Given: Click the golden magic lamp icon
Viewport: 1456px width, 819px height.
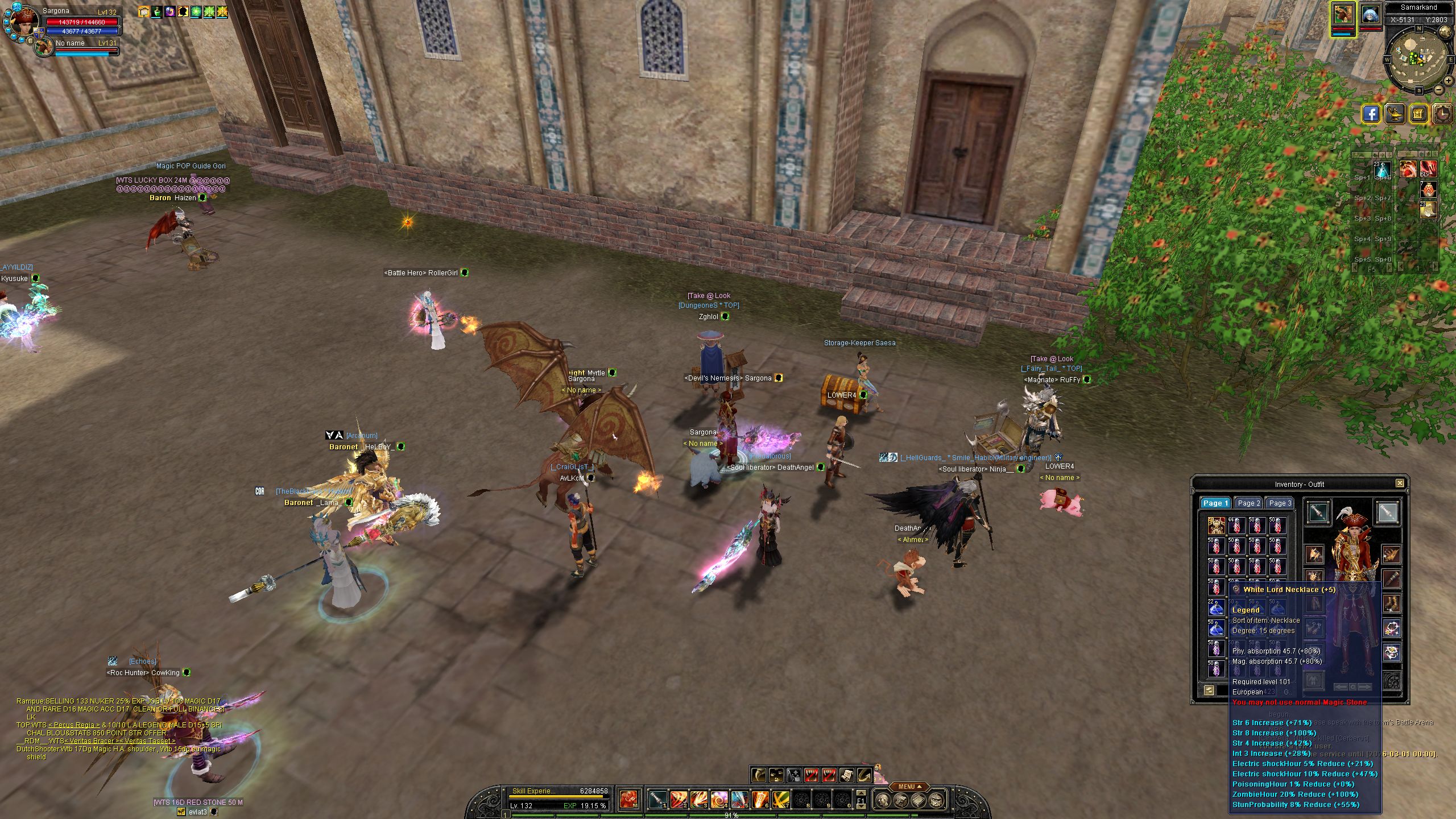Looking at the screenshot, I should point(1395,114).
